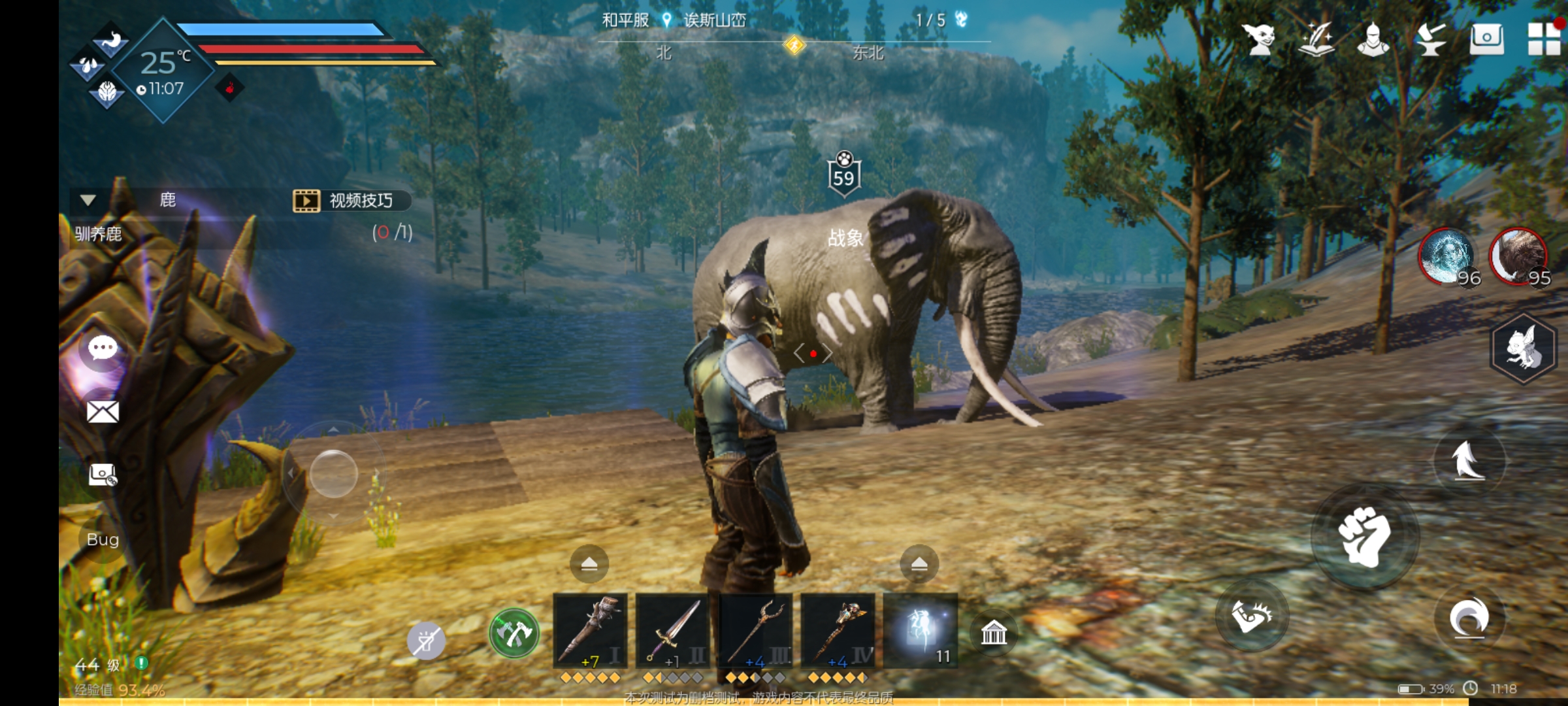Collapse the 鹿 quest tracker arrow

[88, 200]
